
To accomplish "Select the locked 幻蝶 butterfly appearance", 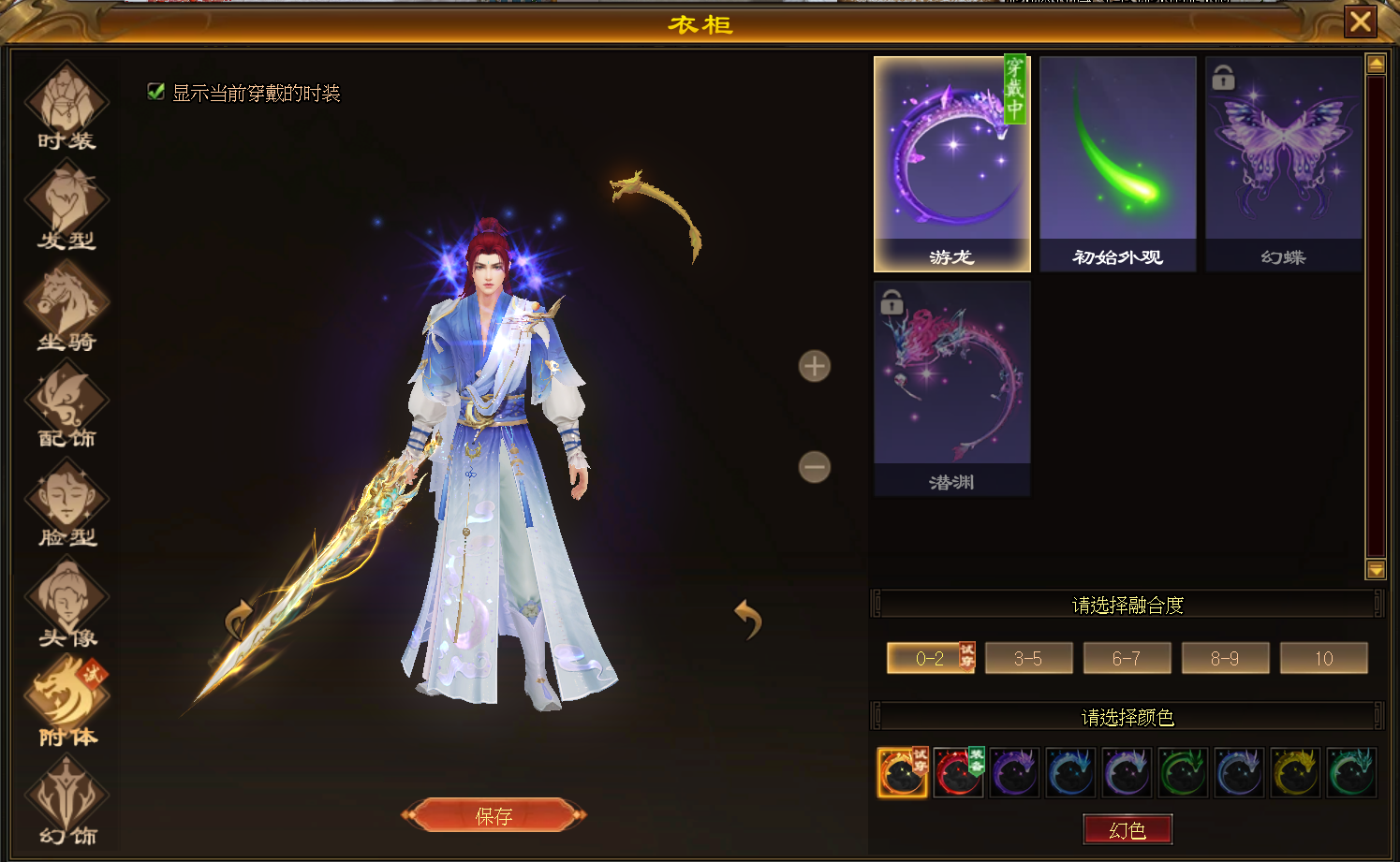I will [x=1283, y=164].
